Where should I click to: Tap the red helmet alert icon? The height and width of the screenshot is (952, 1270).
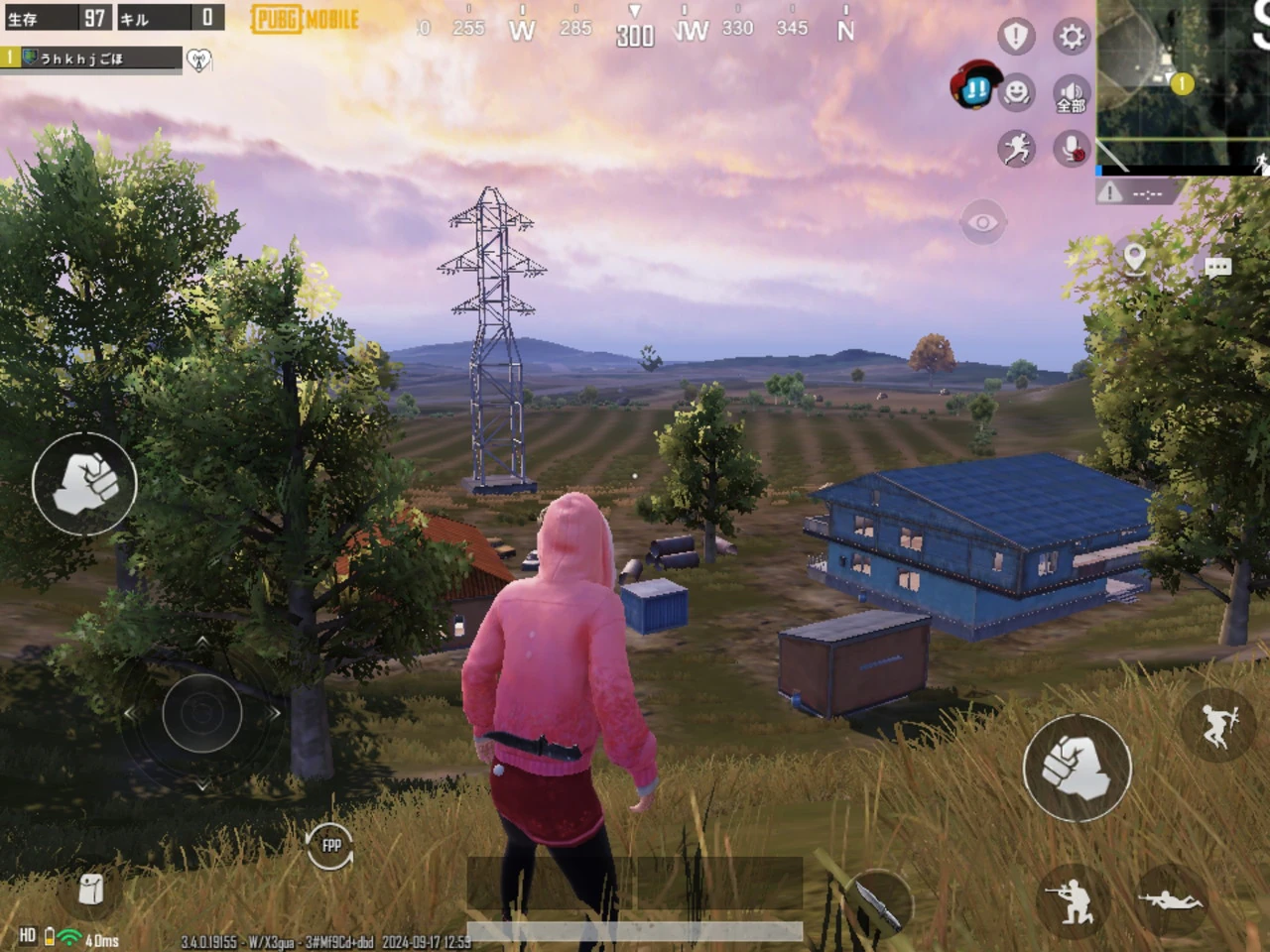point(973,87)
